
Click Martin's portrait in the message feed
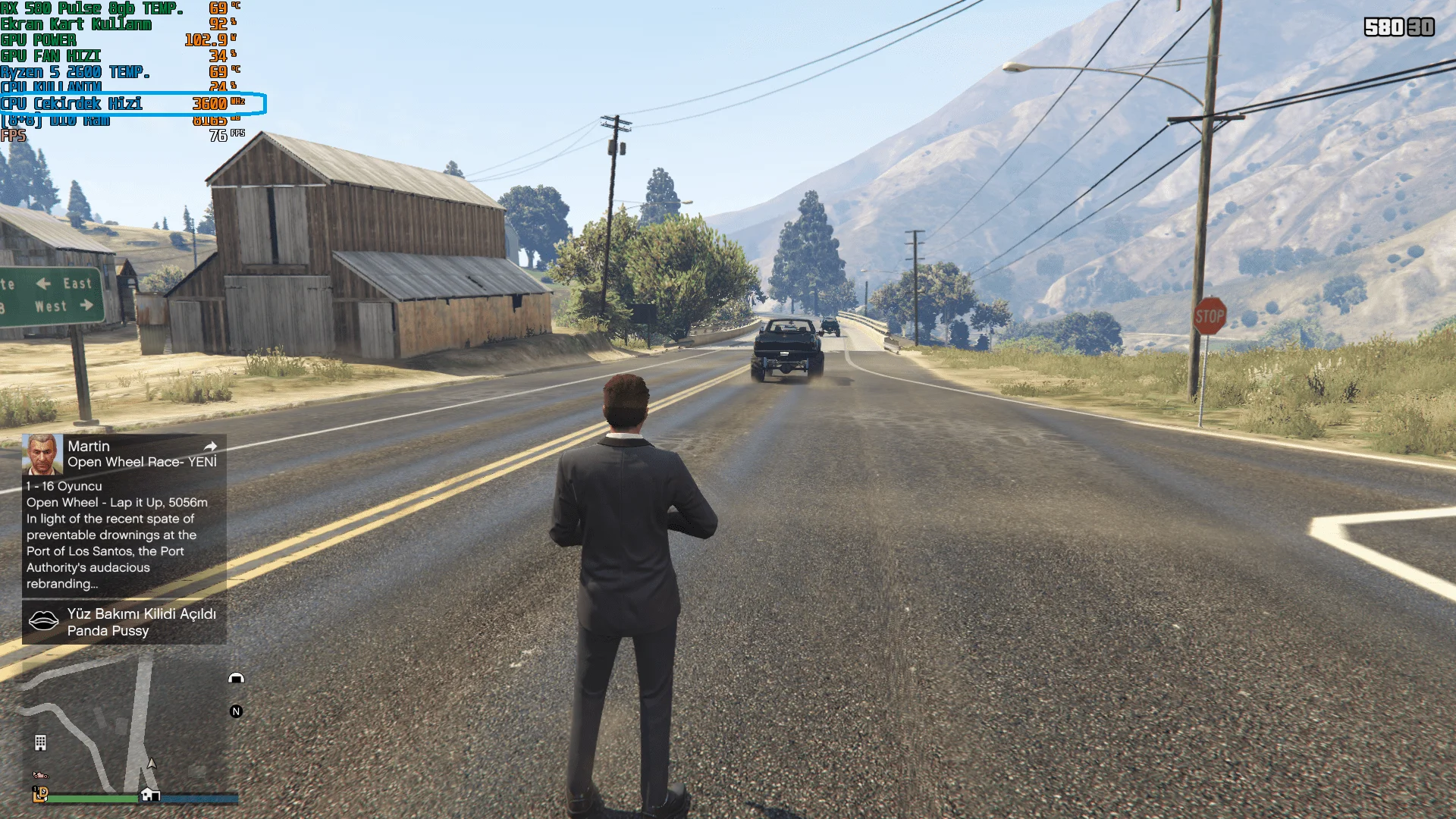(42, 453)
